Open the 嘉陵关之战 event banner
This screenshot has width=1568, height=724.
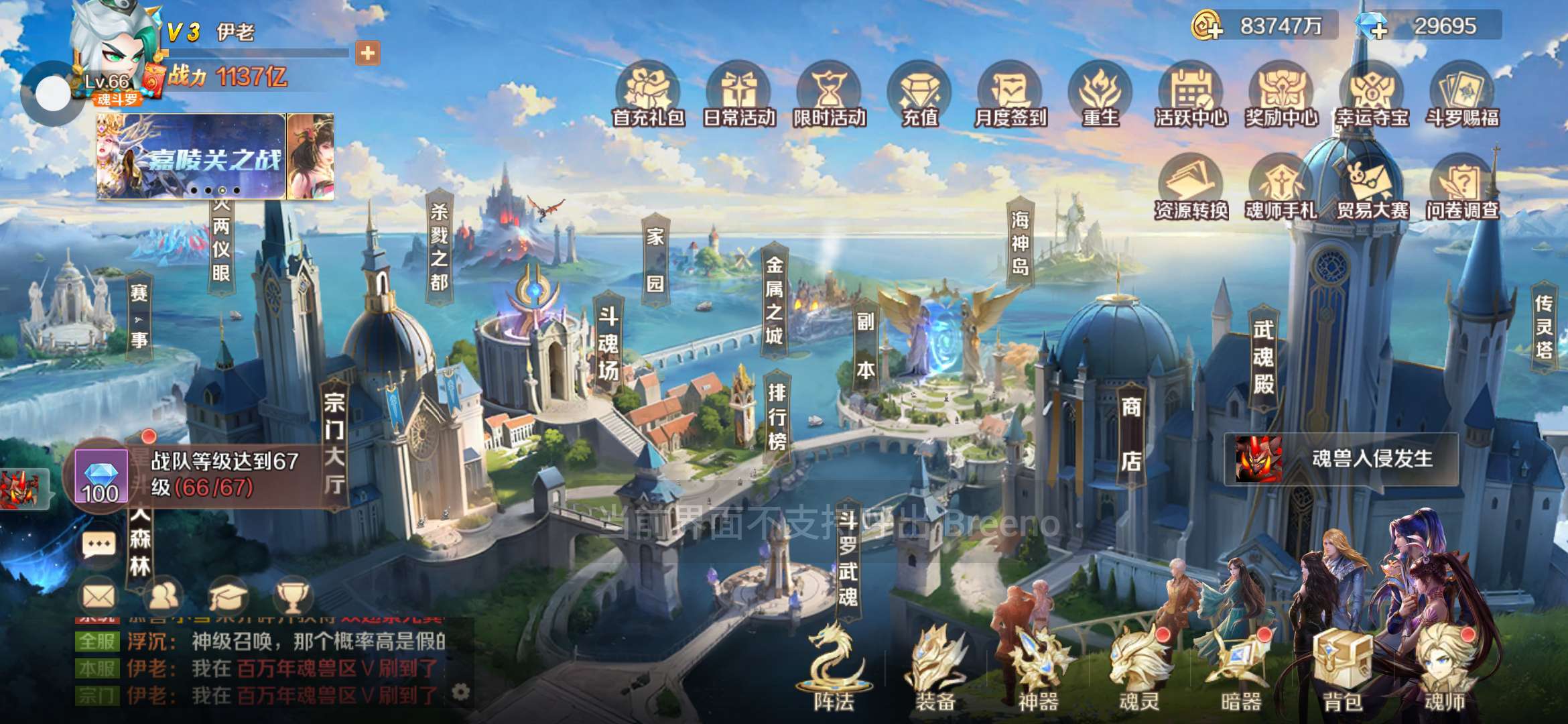(192, 156)
